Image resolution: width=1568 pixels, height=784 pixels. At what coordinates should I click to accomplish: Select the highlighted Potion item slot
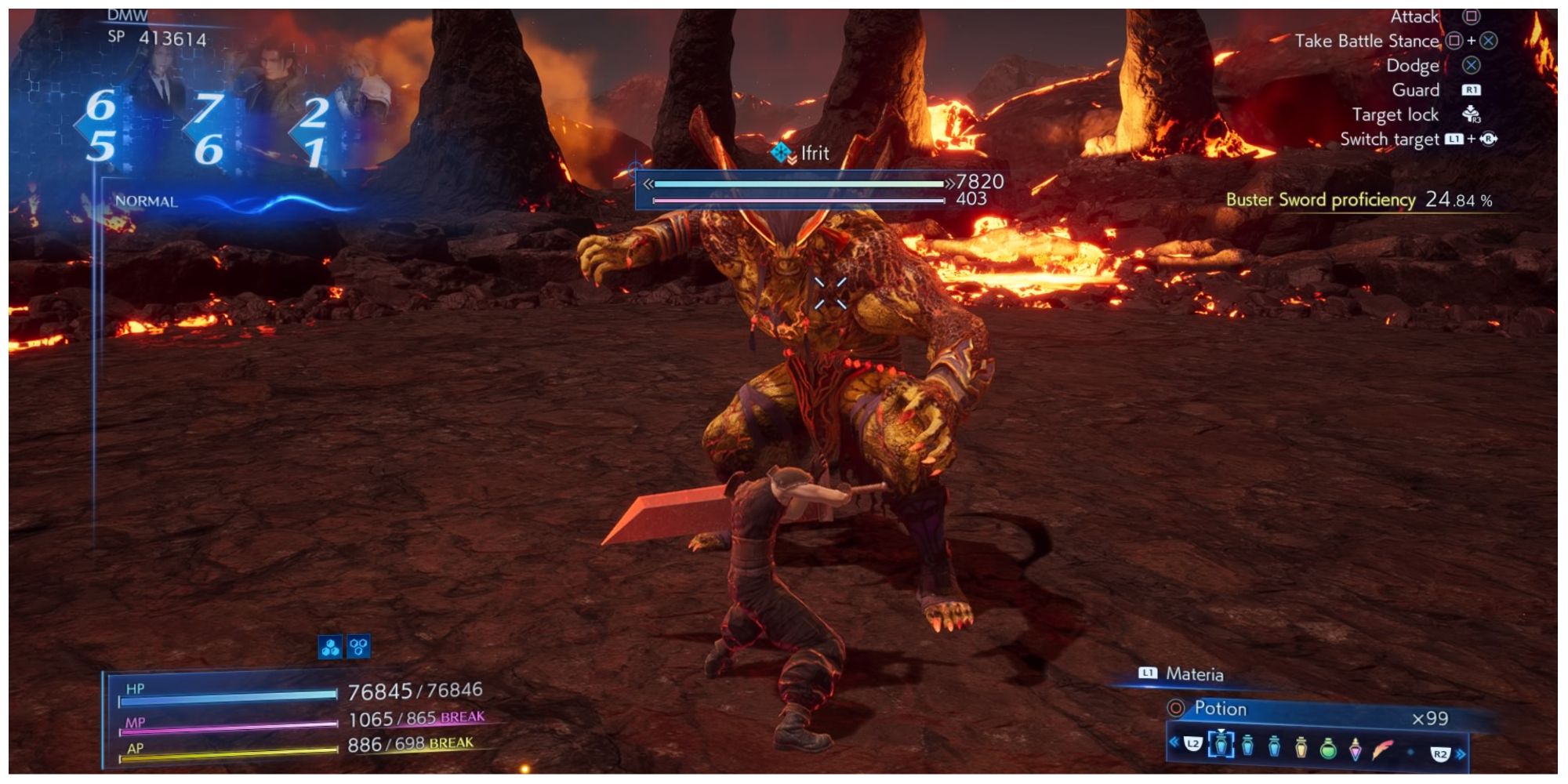coord(1221,746)
